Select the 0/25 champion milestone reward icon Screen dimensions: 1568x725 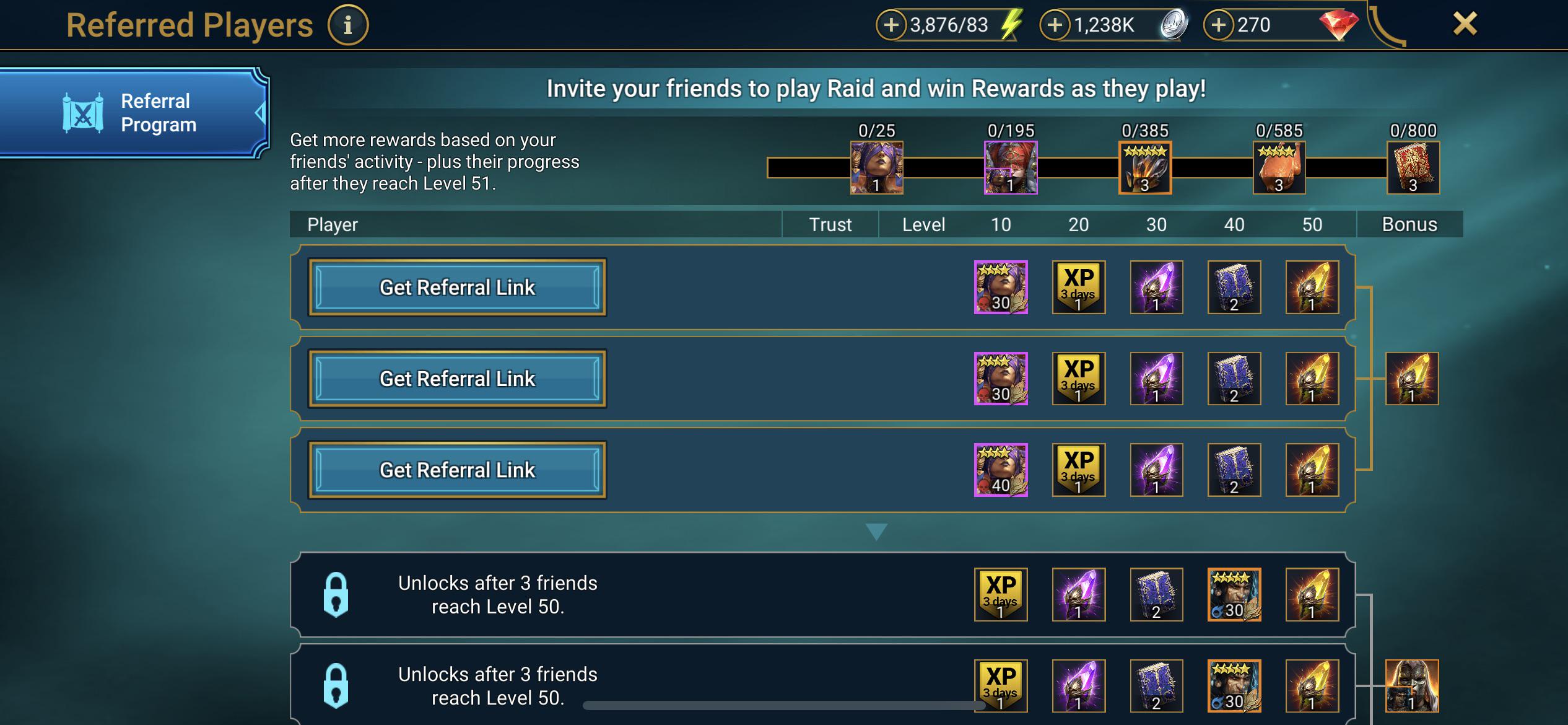(877, 167)
